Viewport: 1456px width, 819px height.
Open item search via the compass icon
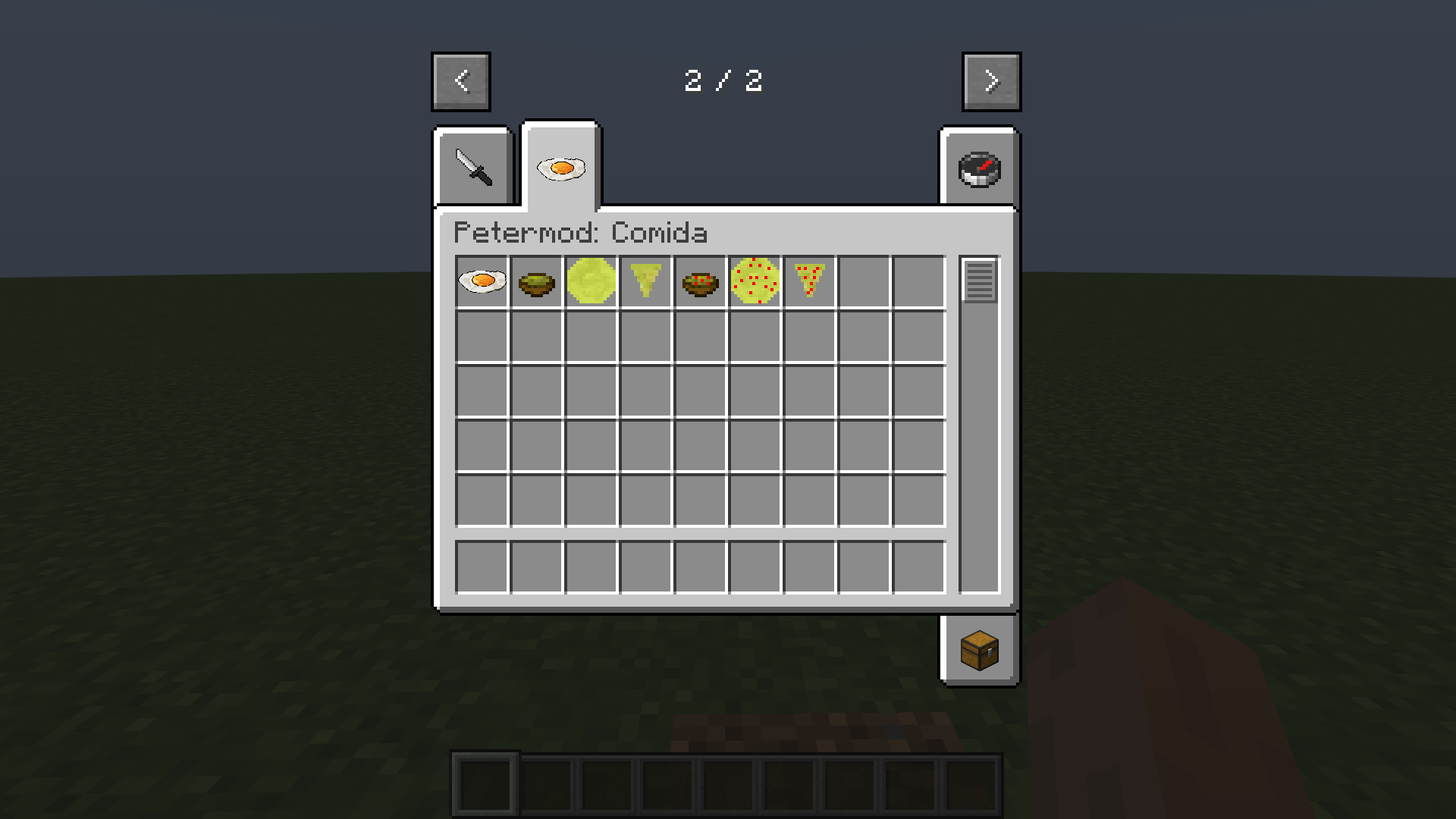979,167
